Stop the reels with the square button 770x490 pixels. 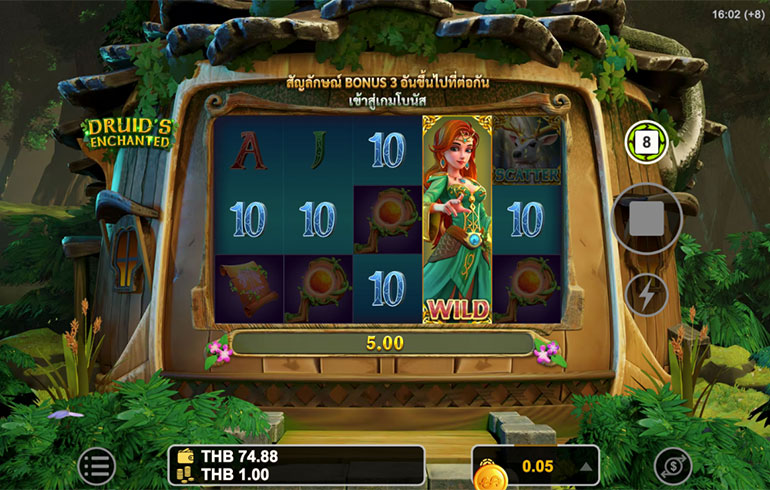pos(646,220)
